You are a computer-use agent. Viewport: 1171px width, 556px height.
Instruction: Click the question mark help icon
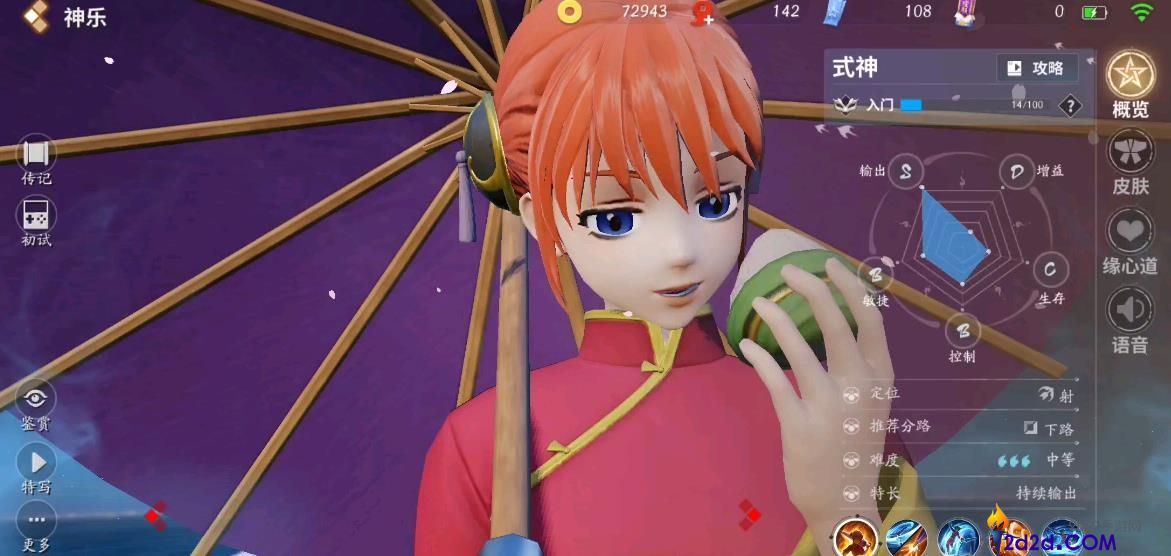[1070, 105]
